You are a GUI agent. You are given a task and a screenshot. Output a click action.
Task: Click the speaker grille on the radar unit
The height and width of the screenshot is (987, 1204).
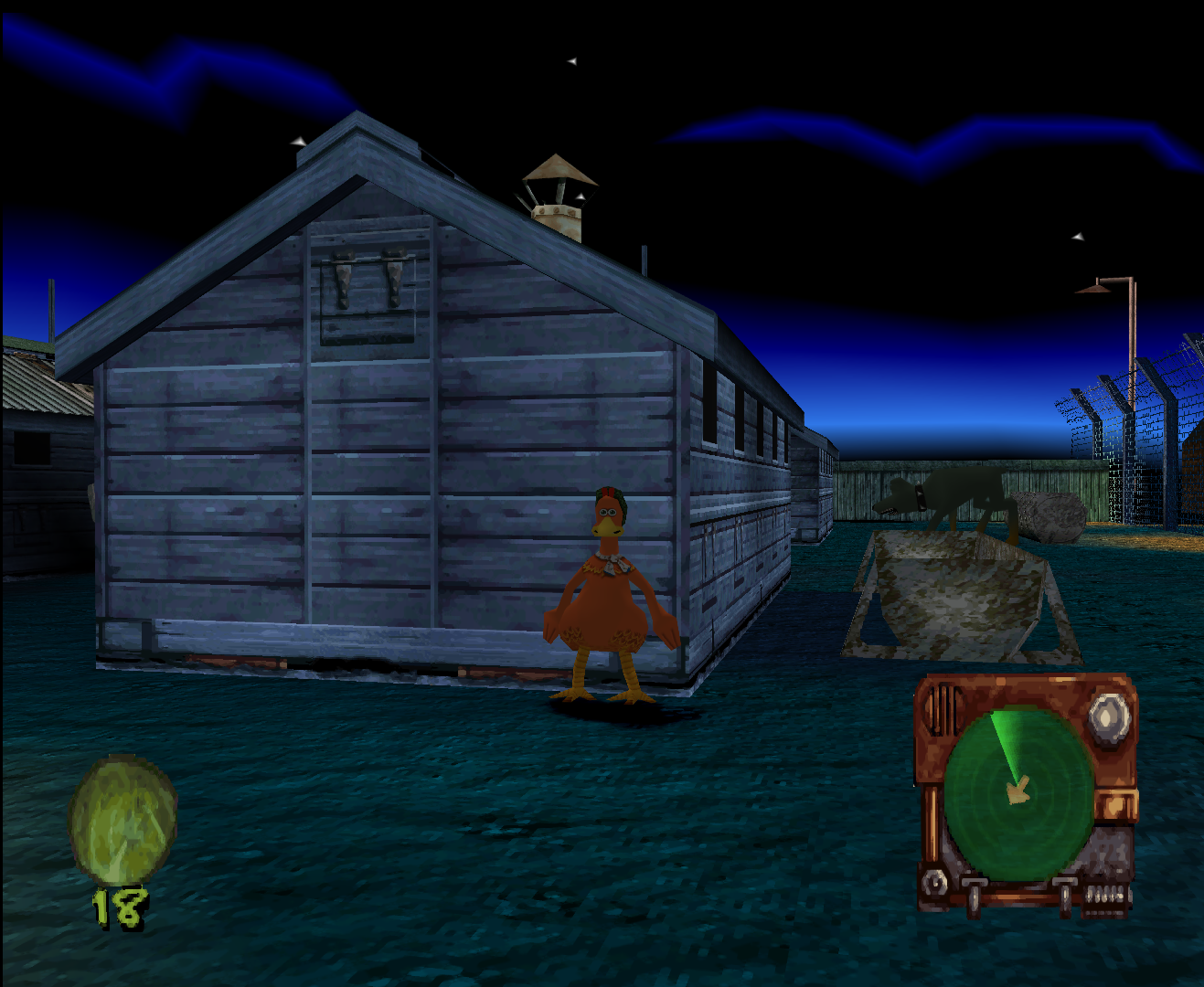pyautogui.click(x=942, y=709)
